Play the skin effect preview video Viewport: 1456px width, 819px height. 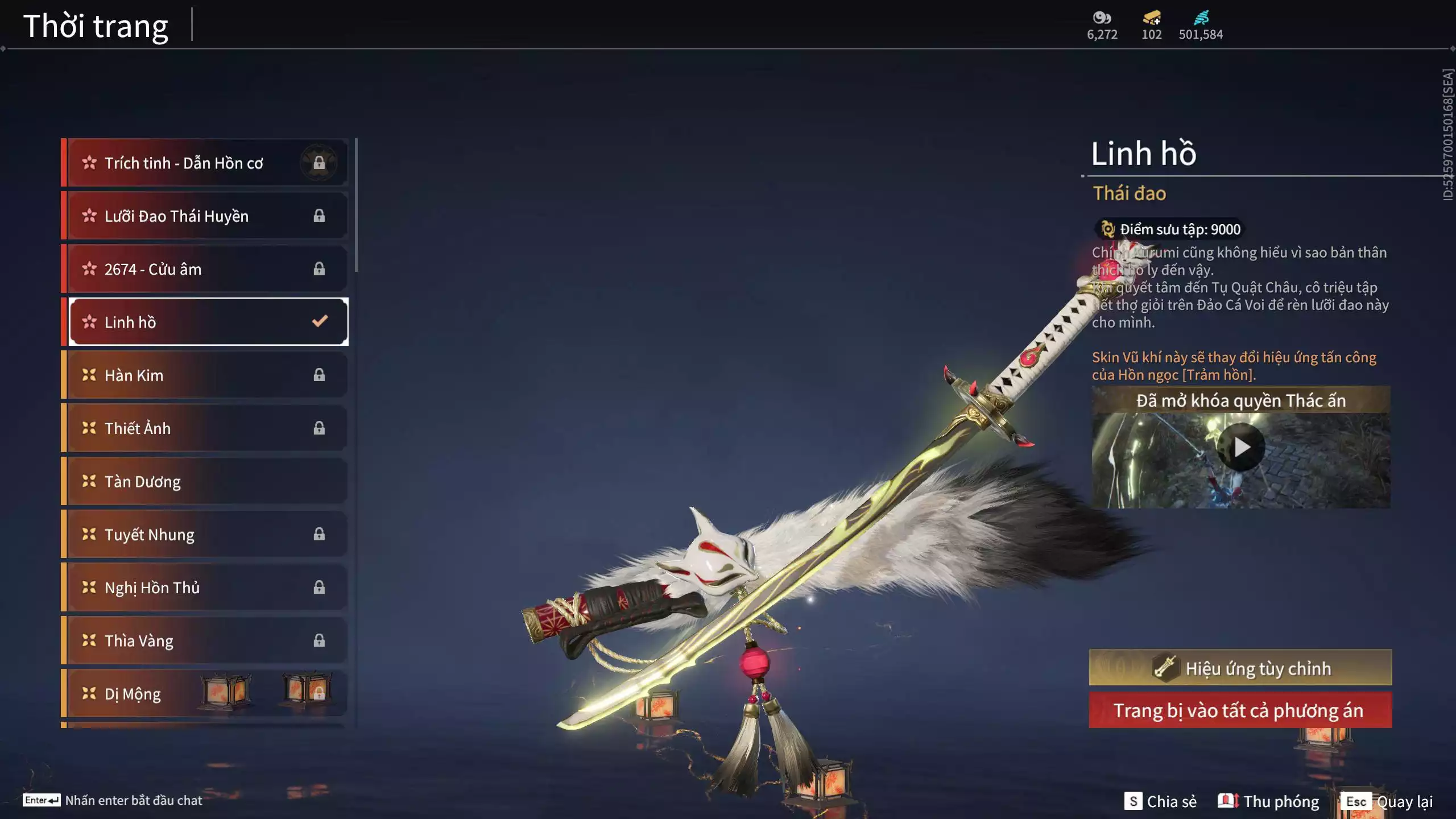[1241, 448]
